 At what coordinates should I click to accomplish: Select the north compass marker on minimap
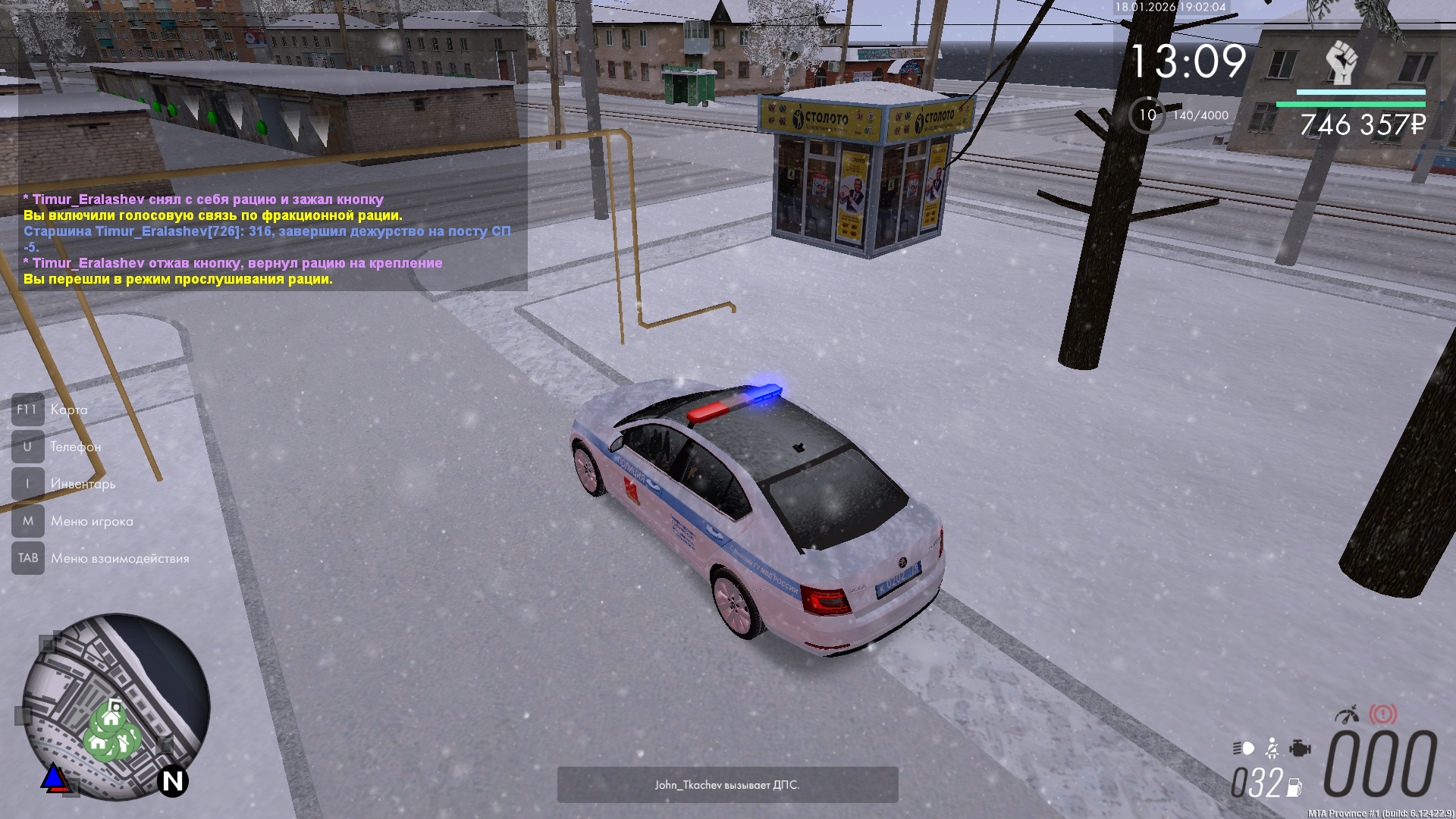point(173,781)
